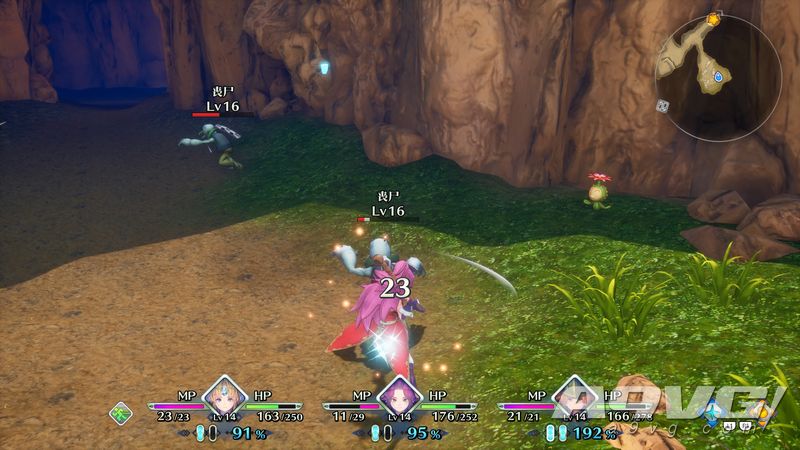800x450 pixels.
Task: Click the green ring item icon
Action: click(121, 411)
